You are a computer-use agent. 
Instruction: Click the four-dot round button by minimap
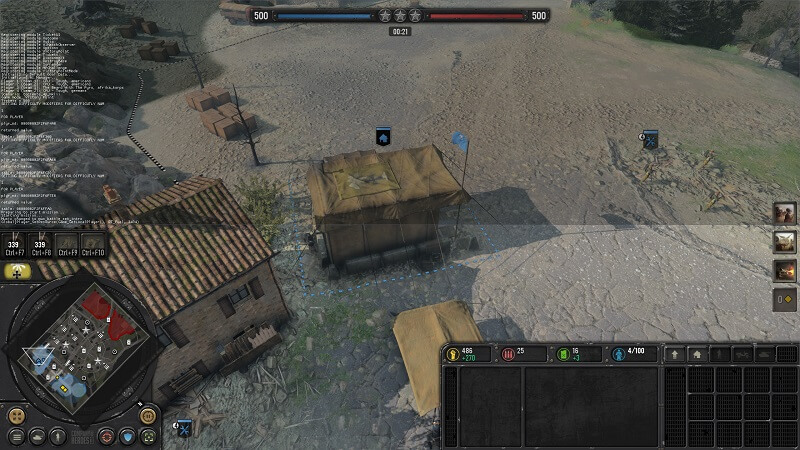click(16, 415)
